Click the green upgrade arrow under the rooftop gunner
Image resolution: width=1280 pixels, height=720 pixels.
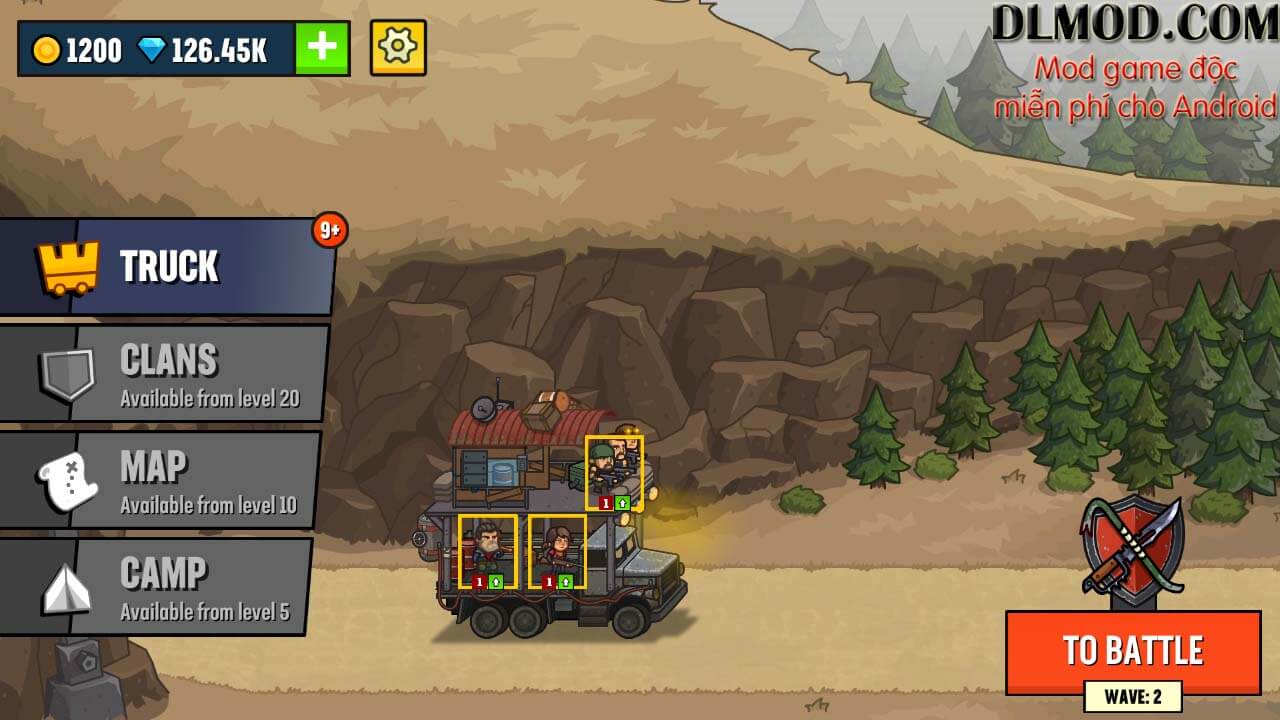tap(622, 504)
